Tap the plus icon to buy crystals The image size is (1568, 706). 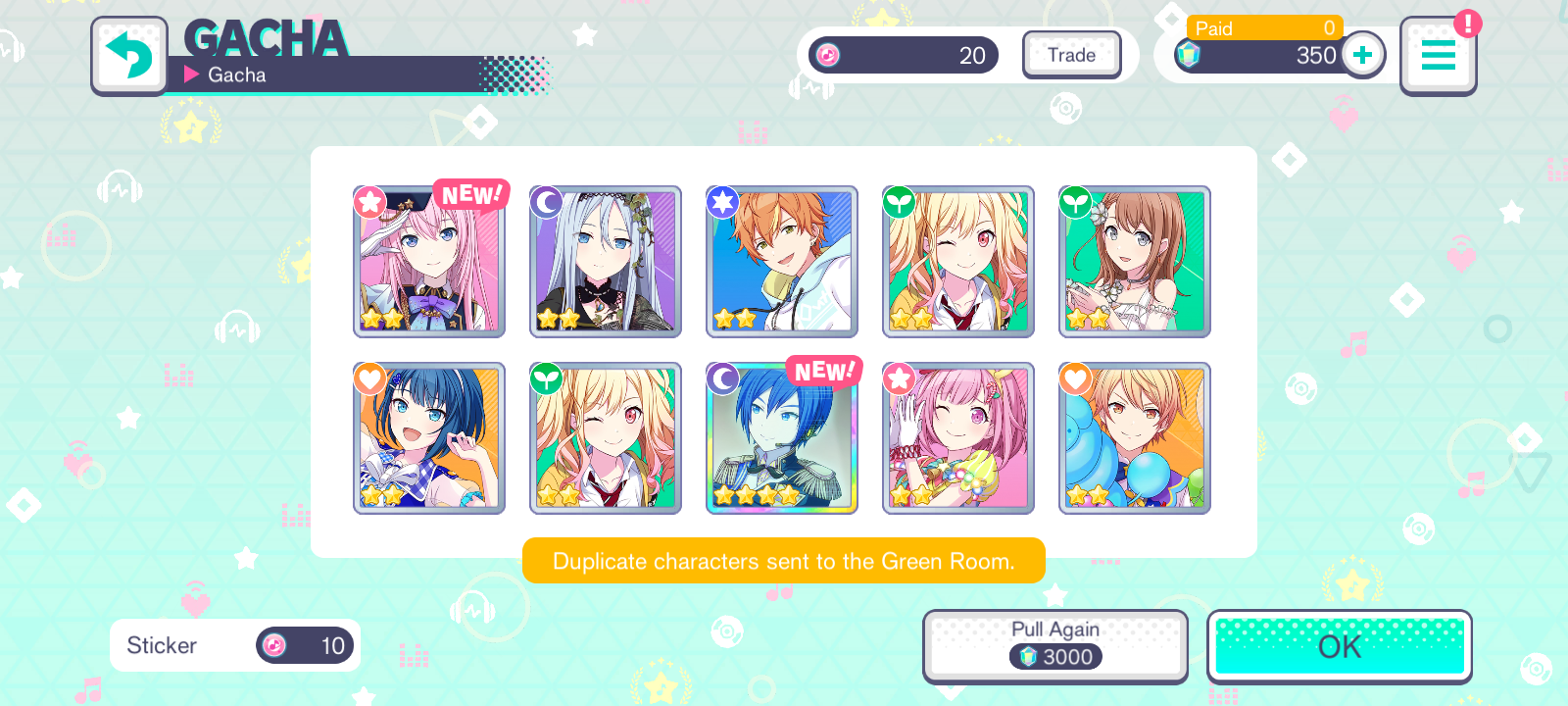click(x=1362, y=55)
